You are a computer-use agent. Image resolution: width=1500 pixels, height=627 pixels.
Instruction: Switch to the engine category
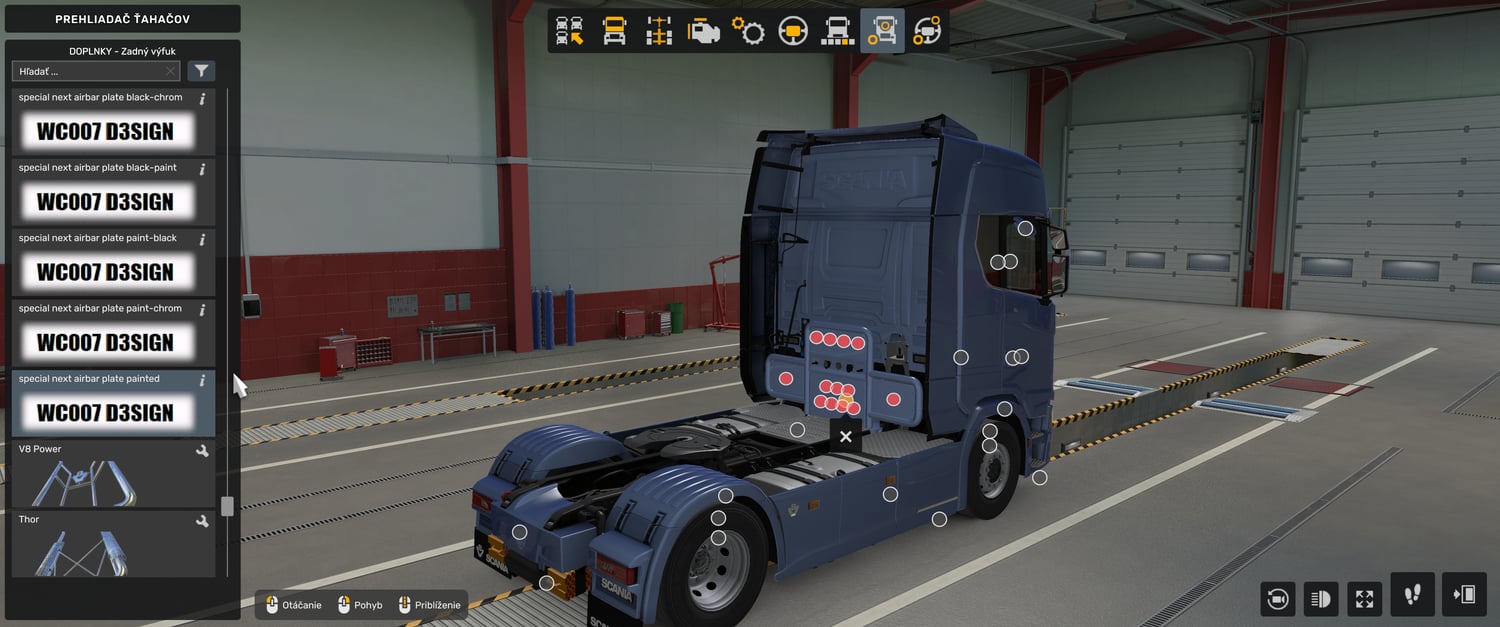pos(704,31)
